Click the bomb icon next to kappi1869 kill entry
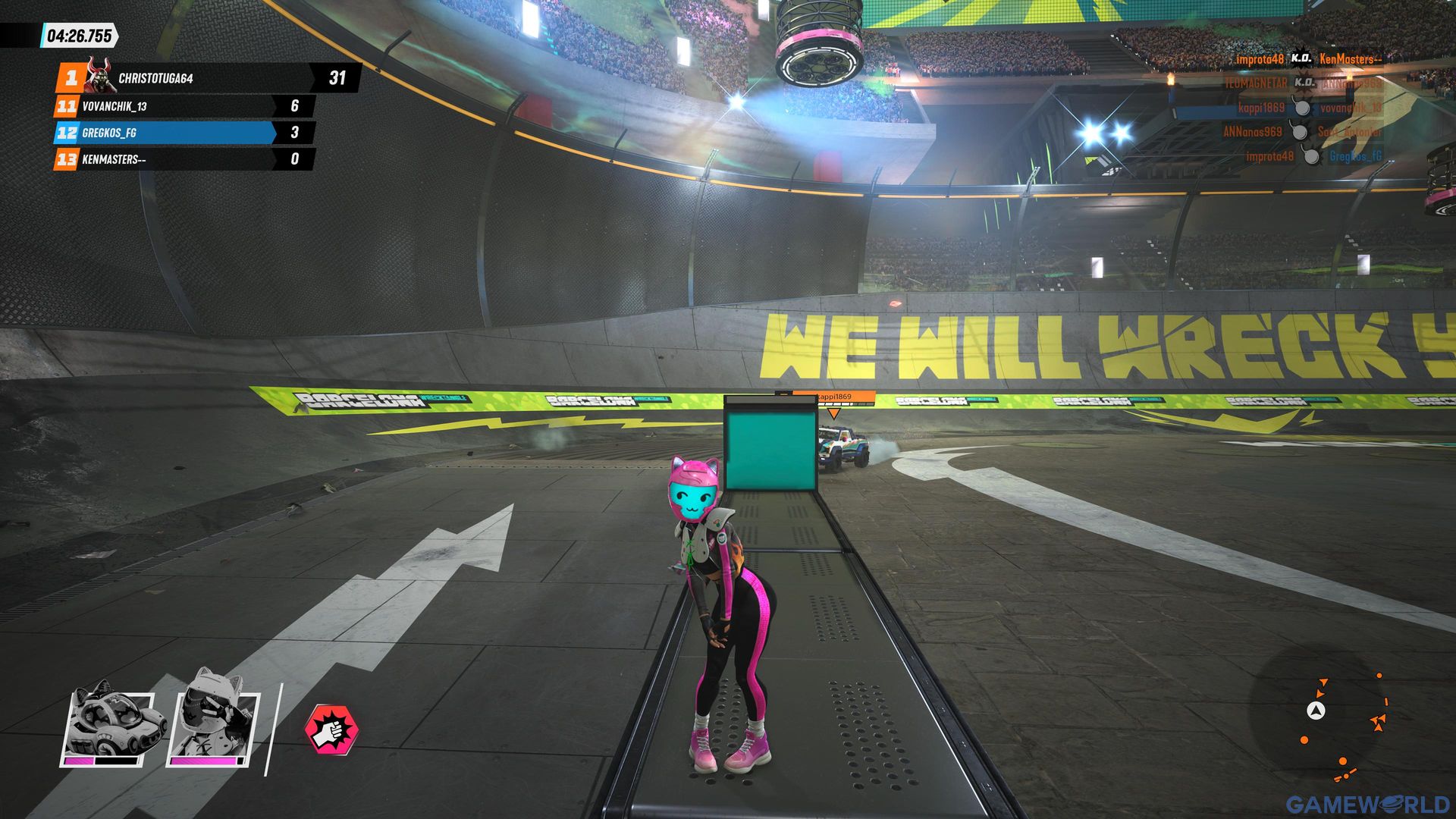The width and height of the screenshot is (1456, 819). pos(1302,108)
